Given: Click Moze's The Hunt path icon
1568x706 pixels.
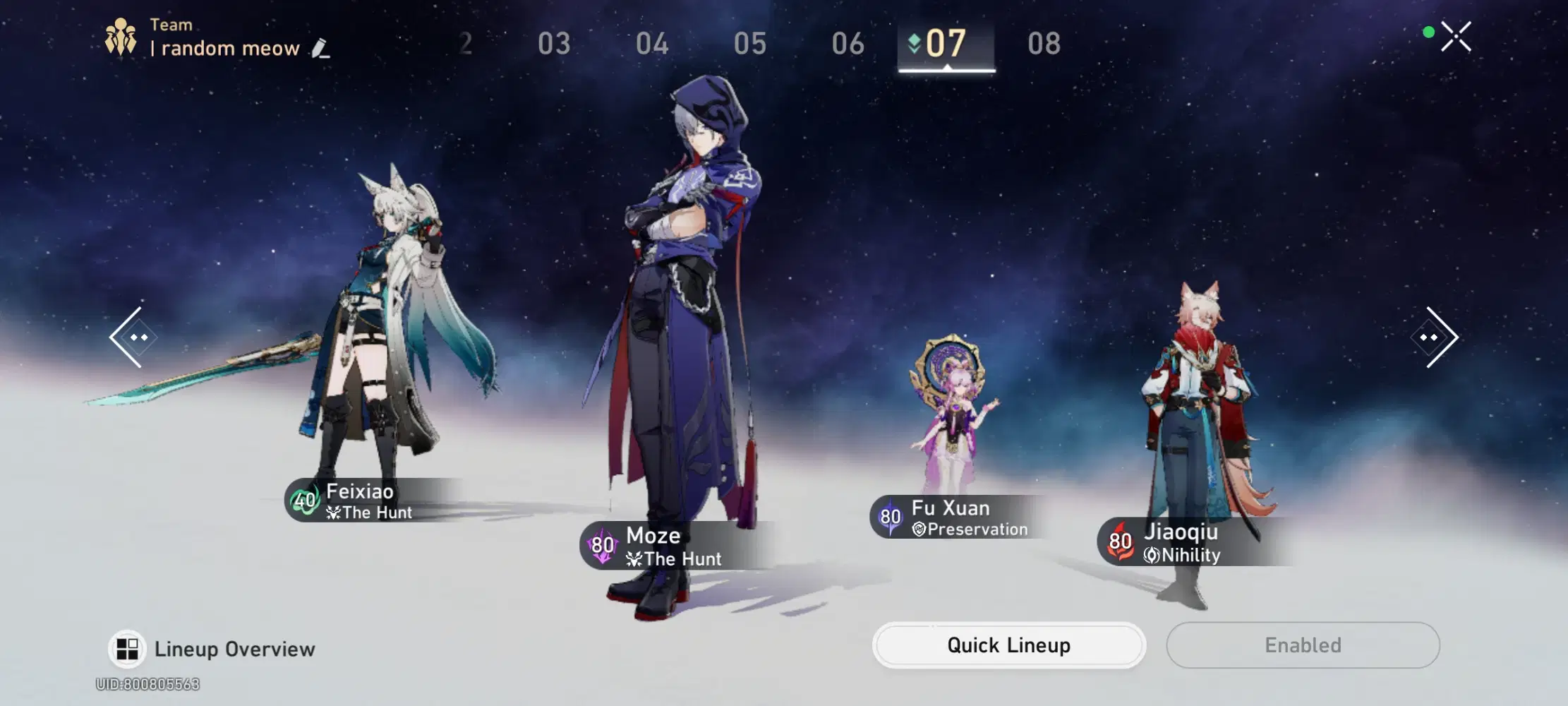Looking at the screenshot, I should 634,558.
